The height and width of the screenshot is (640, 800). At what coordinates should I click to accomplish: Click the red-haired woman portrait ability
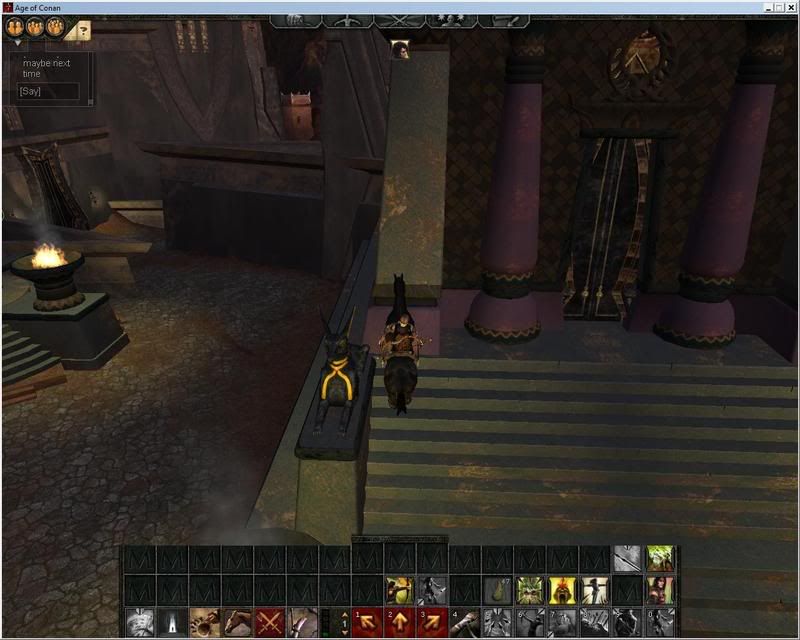(x=659, y=590)
